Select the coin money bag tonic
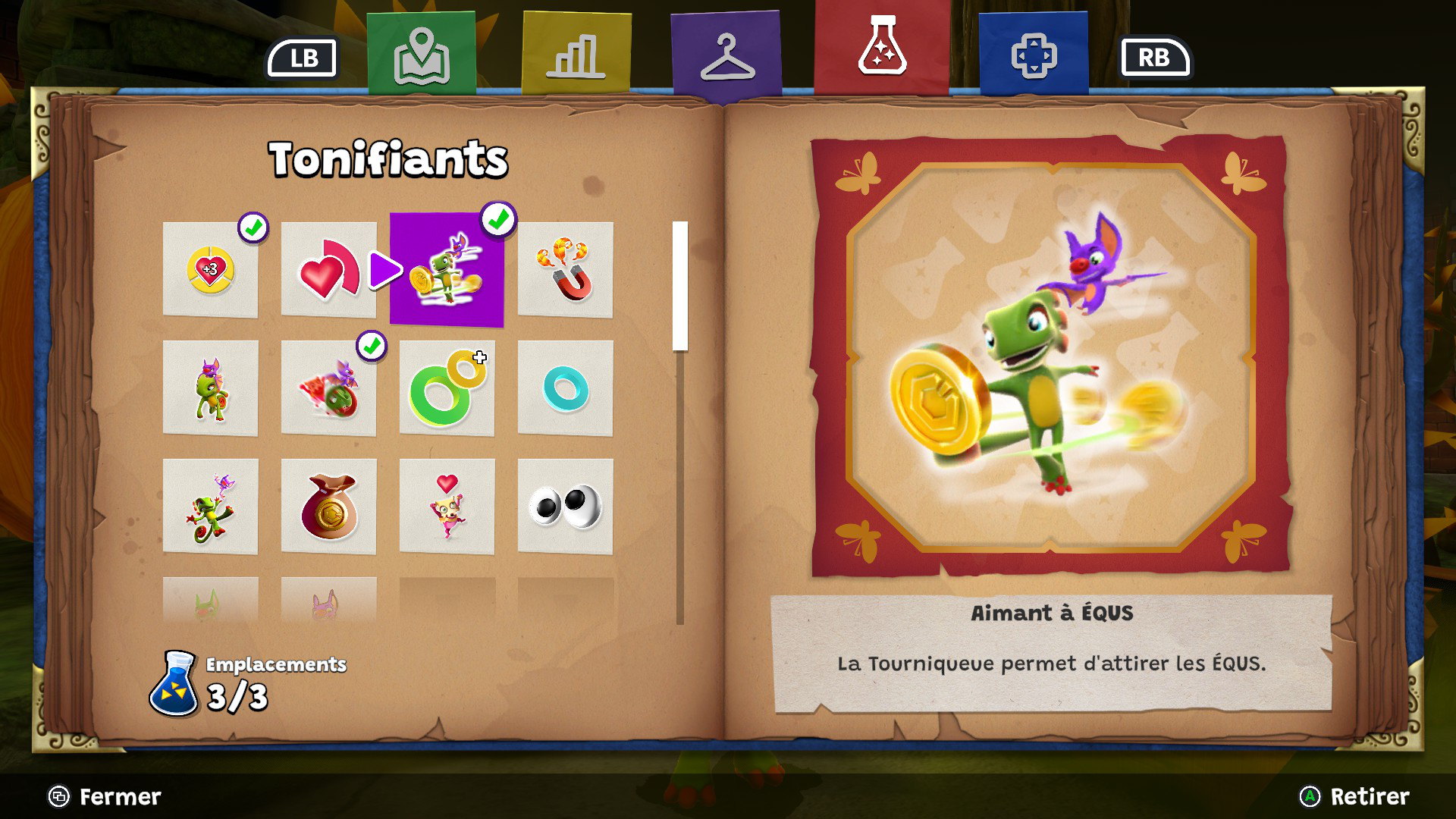This screenshot has height=819, width=1456. click(x=328, y=507)
